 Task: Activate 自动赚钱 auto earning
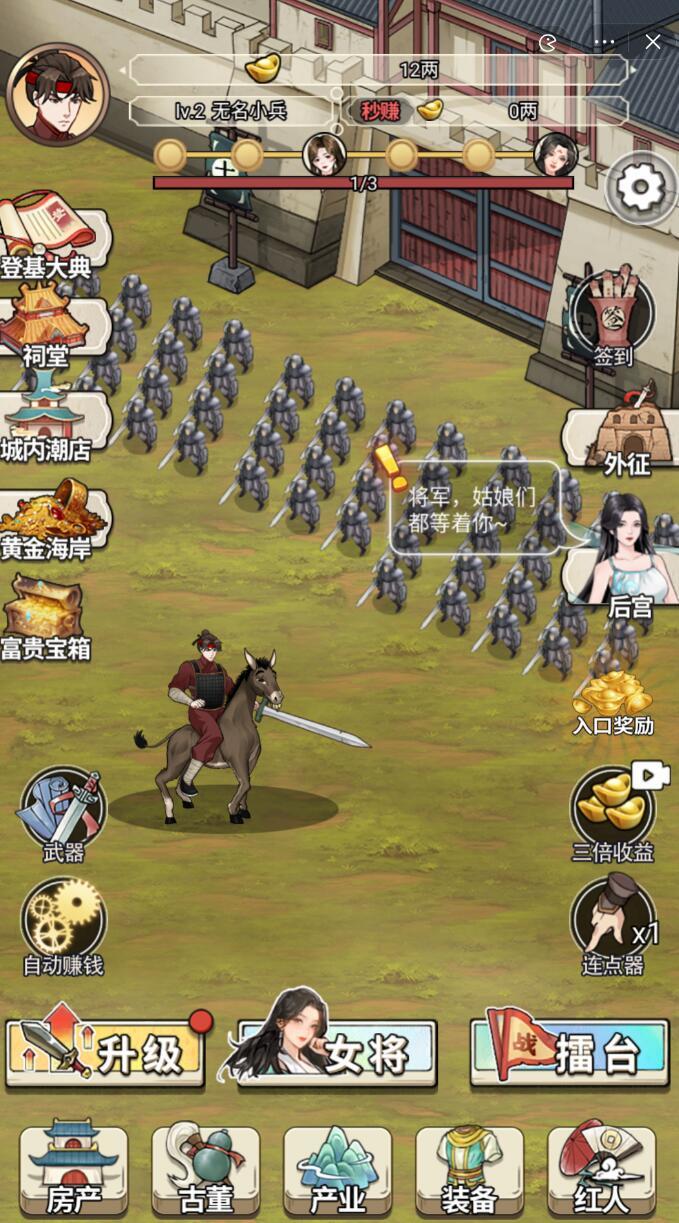pos(63,922)
